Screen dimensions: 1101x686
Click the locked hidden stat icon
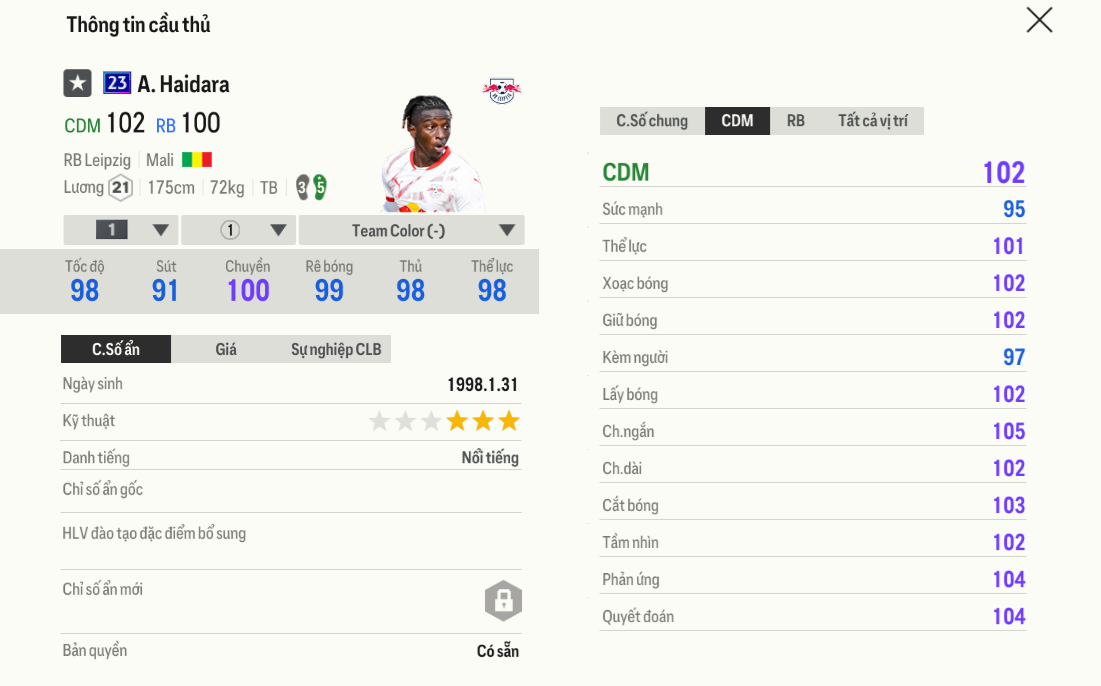click(x=503, y=601)
